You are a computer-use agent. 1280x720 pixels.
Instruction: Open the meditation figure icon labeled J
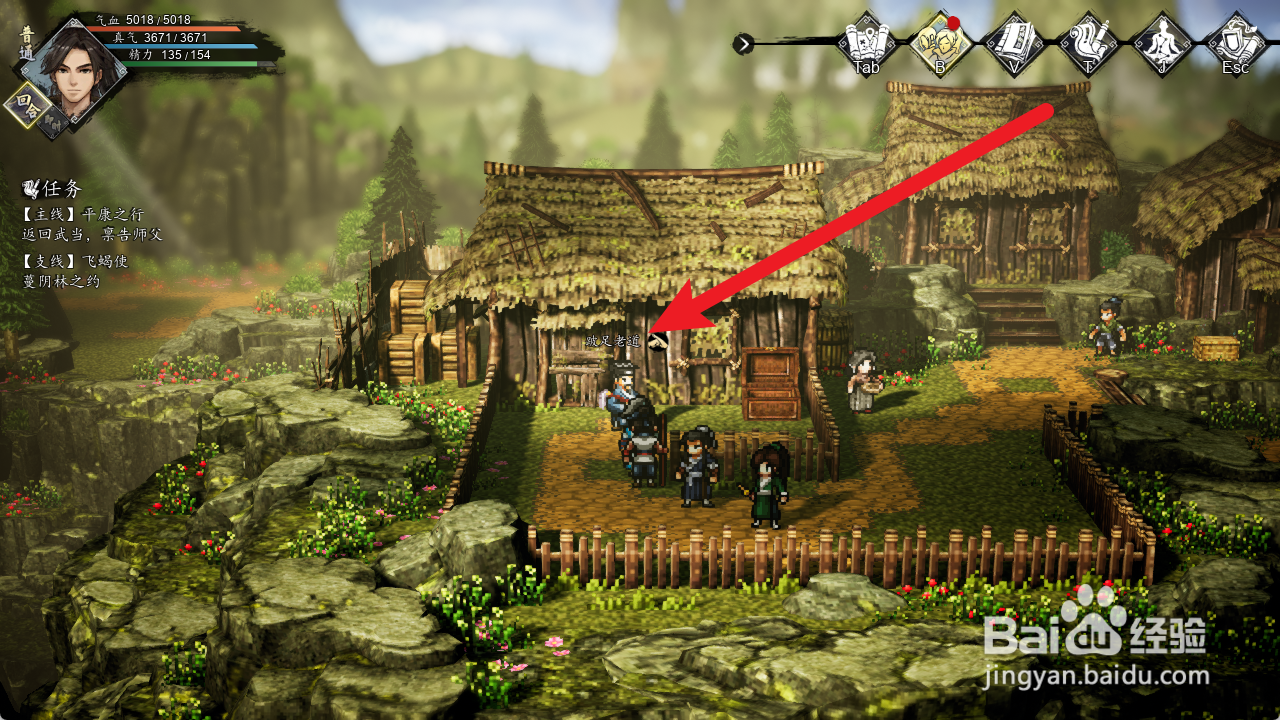[x=1161, y=42]
